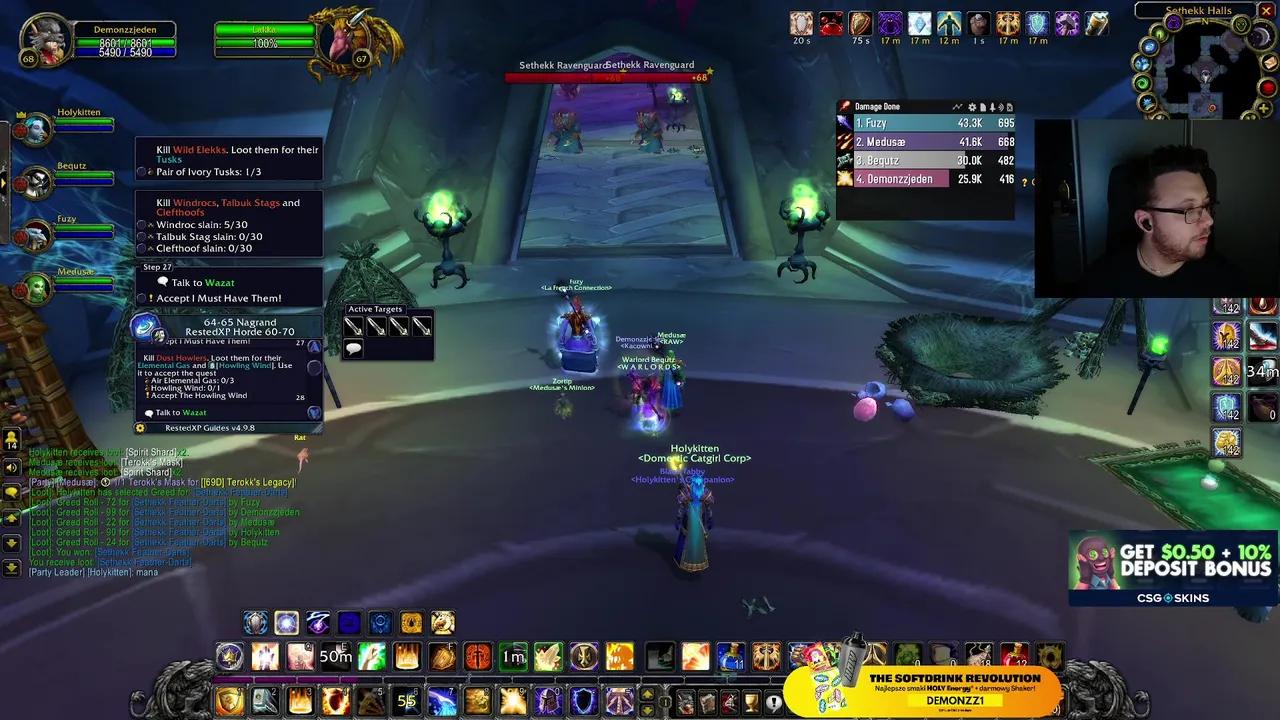Click the pin icon on the Details window
Screen dimensions: 1280x720
(x=992, y=107)
